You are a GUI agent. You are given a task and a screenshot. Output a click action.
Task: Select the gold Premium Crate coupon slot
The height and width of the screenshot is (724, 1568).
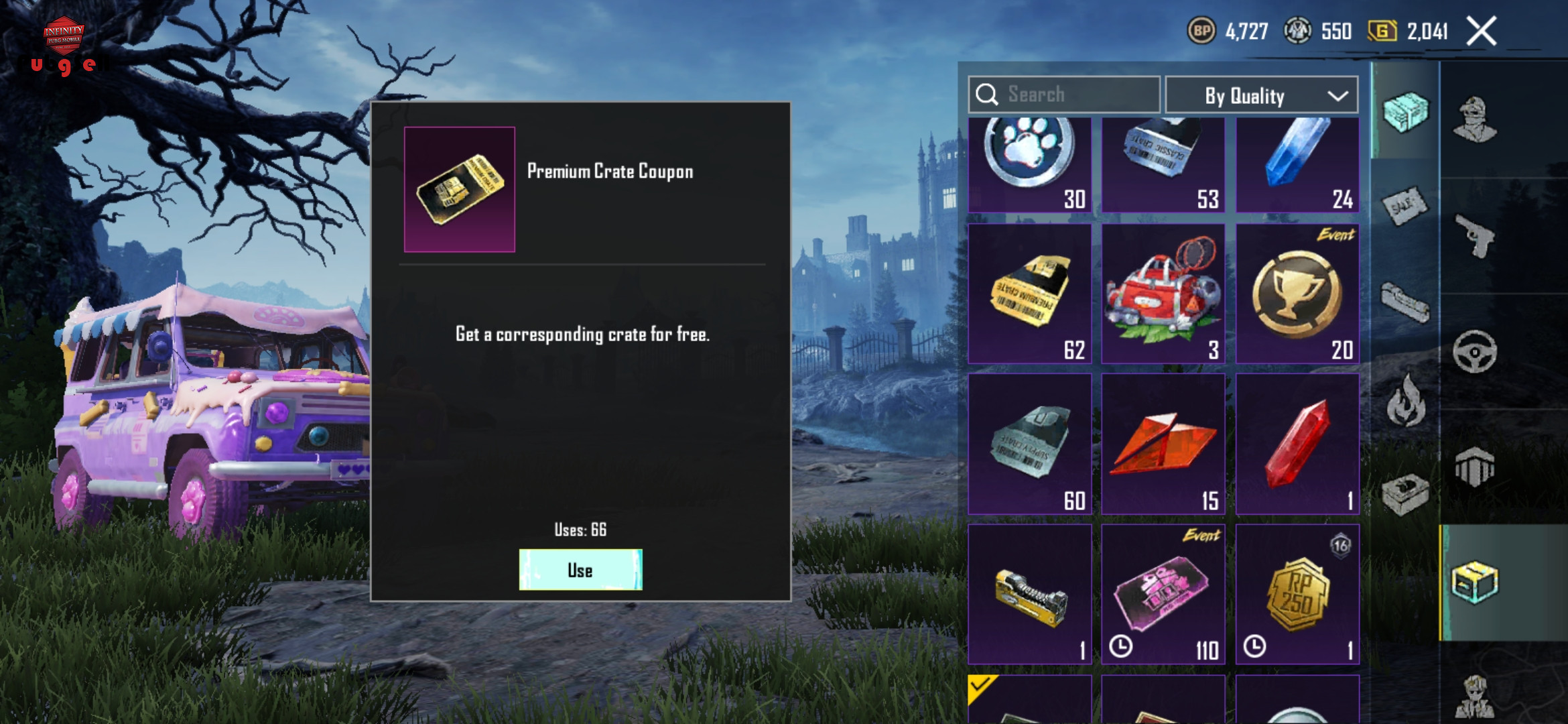coord(1030,294)
